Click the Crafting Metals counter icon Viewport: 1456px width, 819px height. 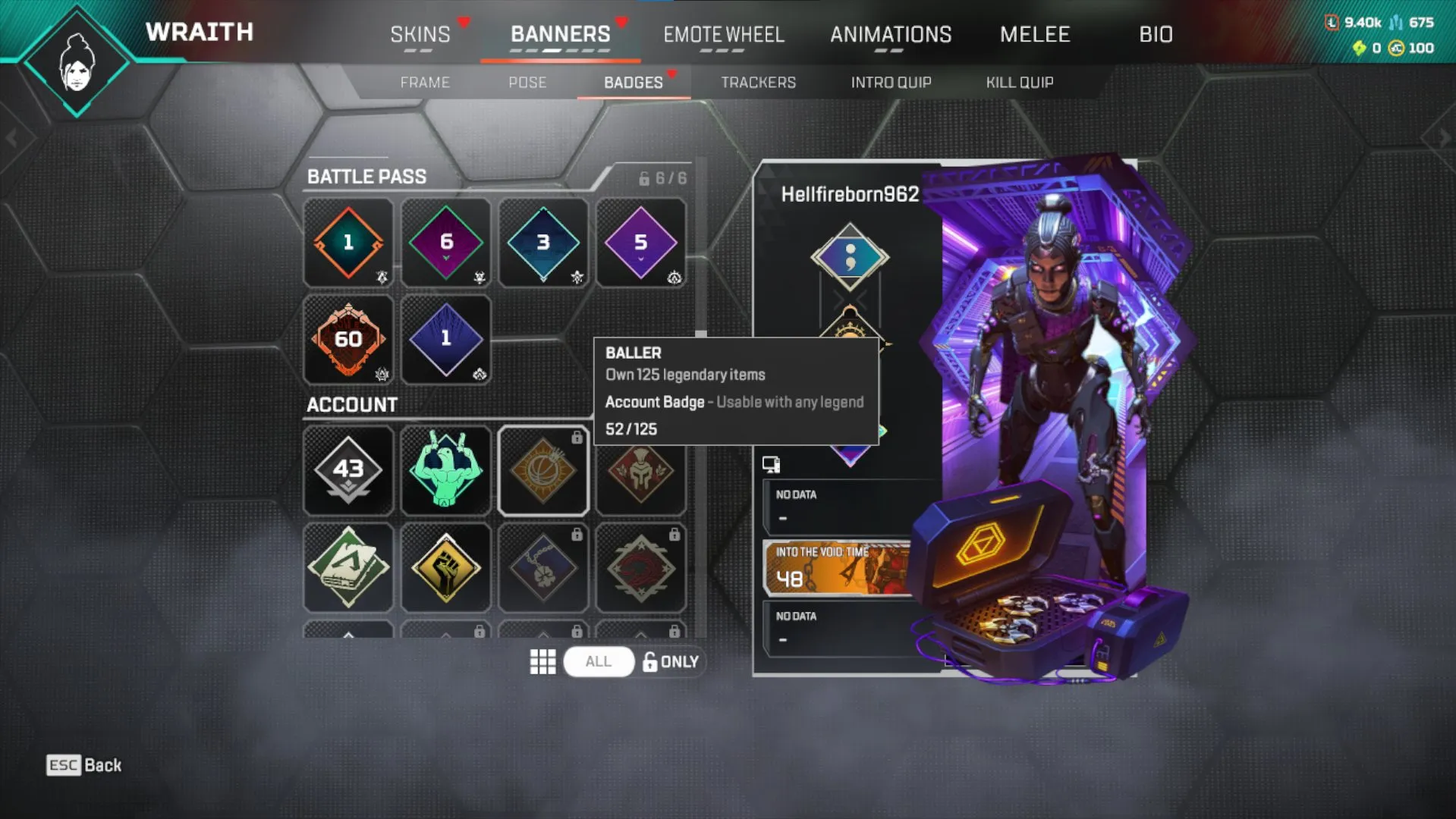[x=1396, y=21]
